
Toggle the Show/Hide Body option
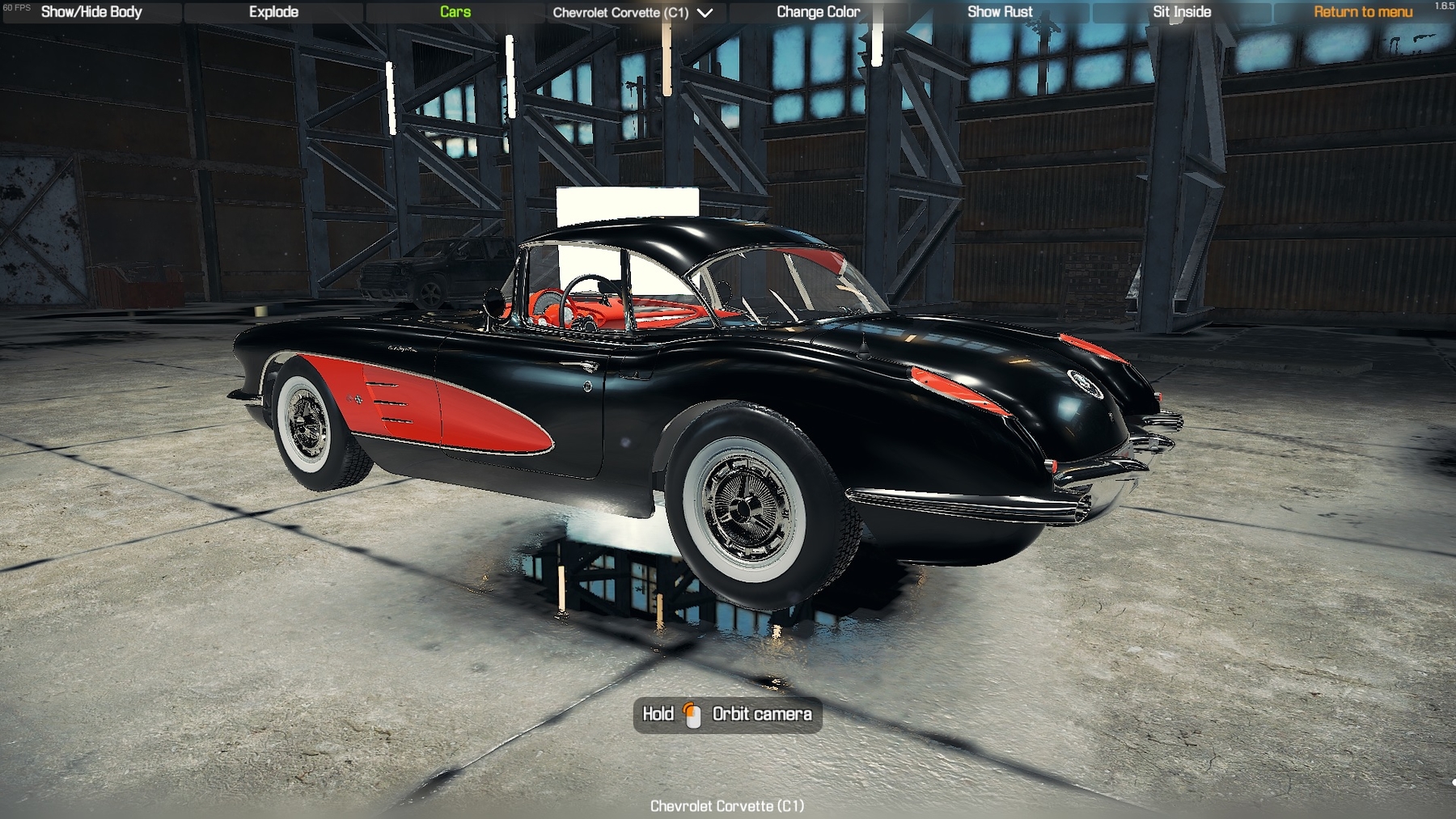tap(91, 12)
